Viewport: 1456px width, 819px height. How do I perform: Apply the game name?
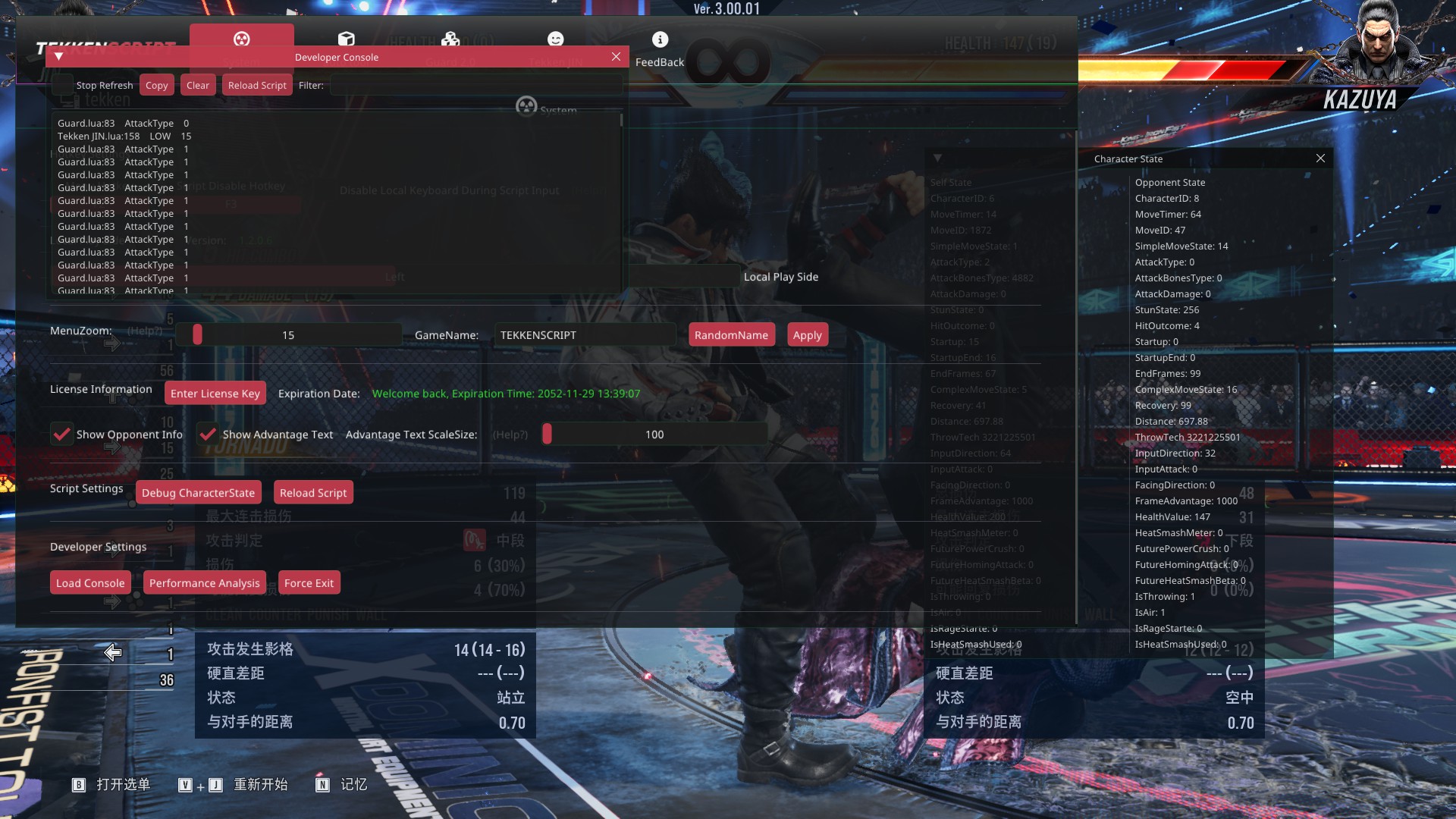click(807, 334)
